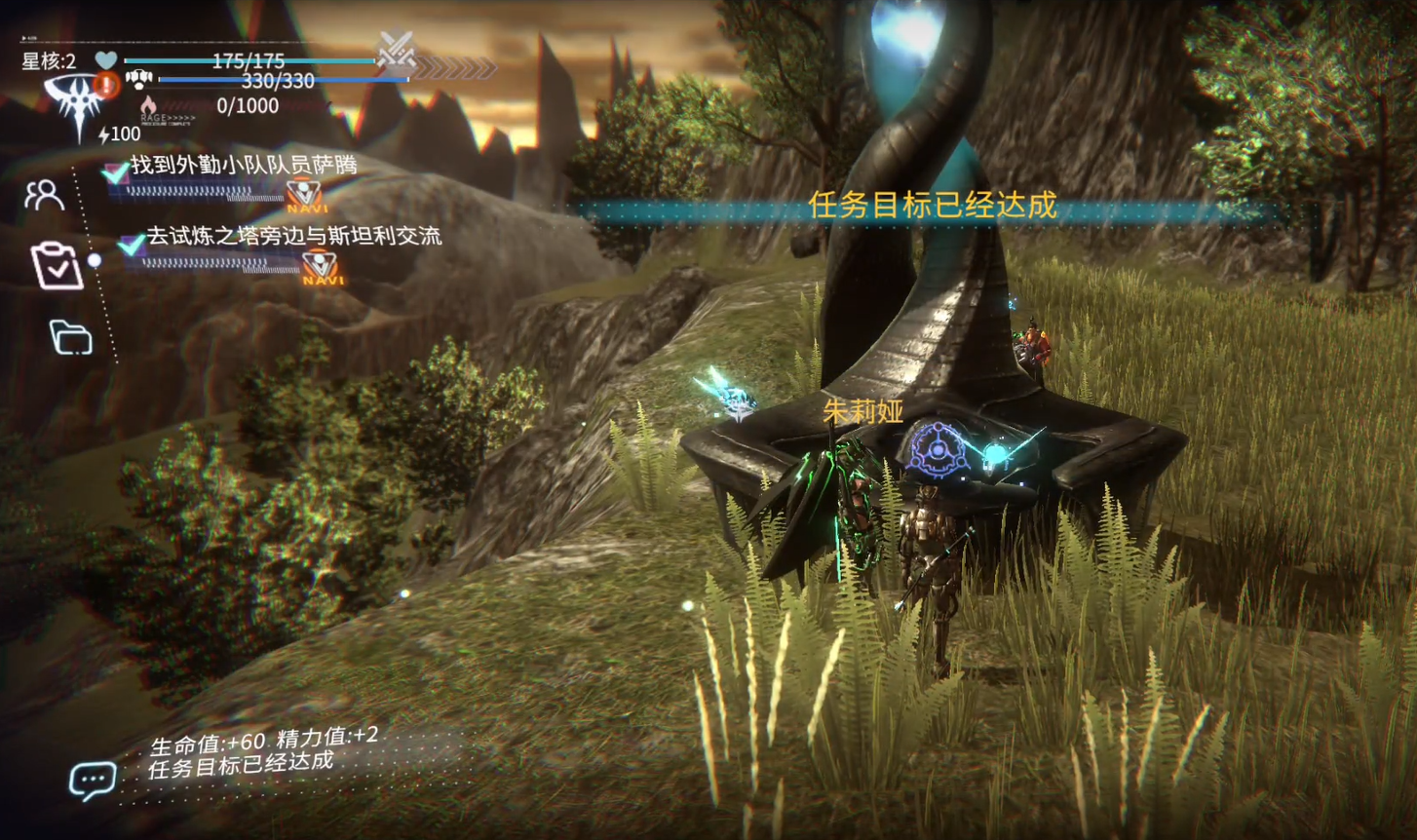Select the blue gear interaction marker

938,450
